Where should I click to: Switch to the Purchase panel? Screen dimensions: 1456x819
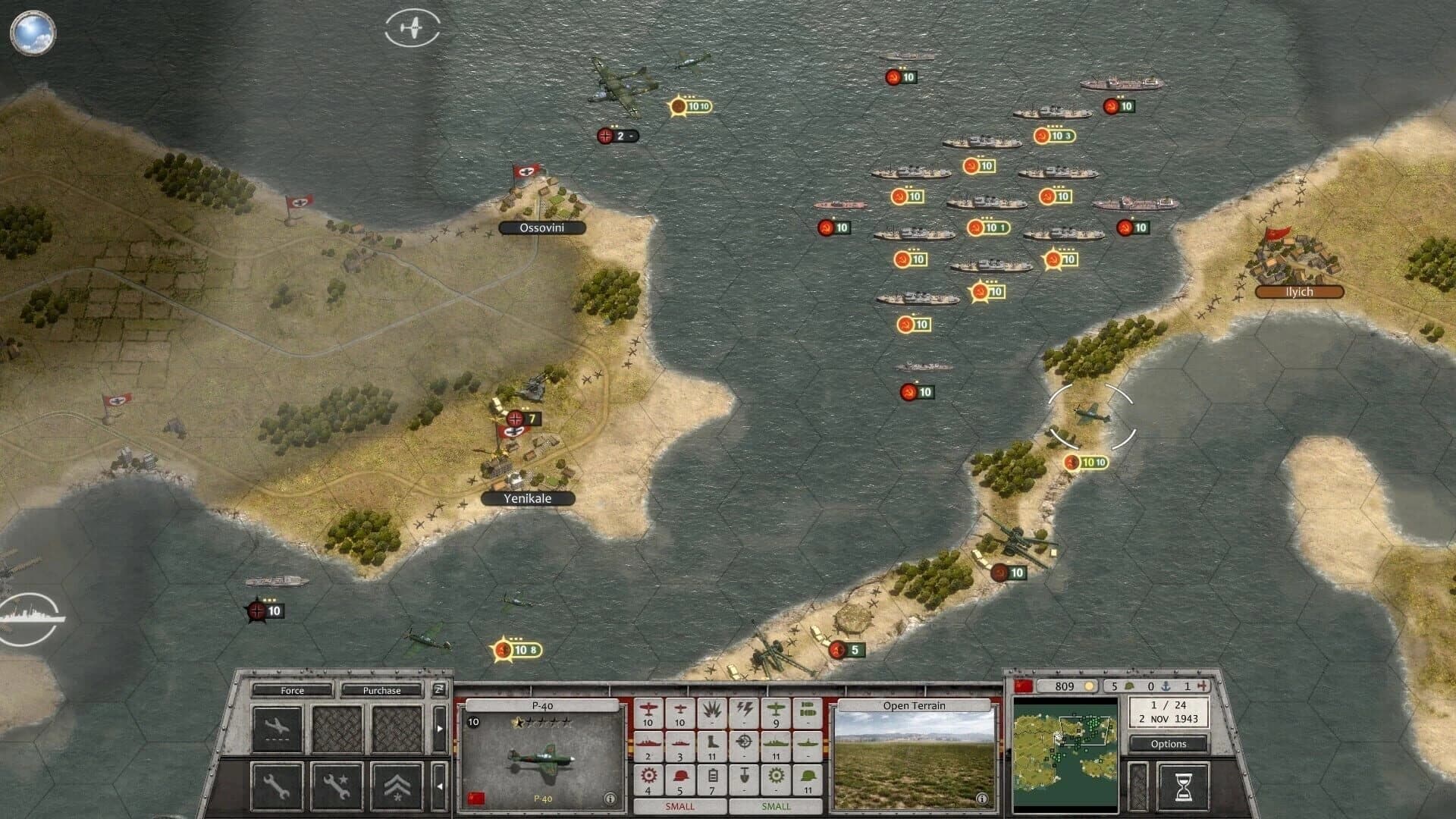pos(381,691)
